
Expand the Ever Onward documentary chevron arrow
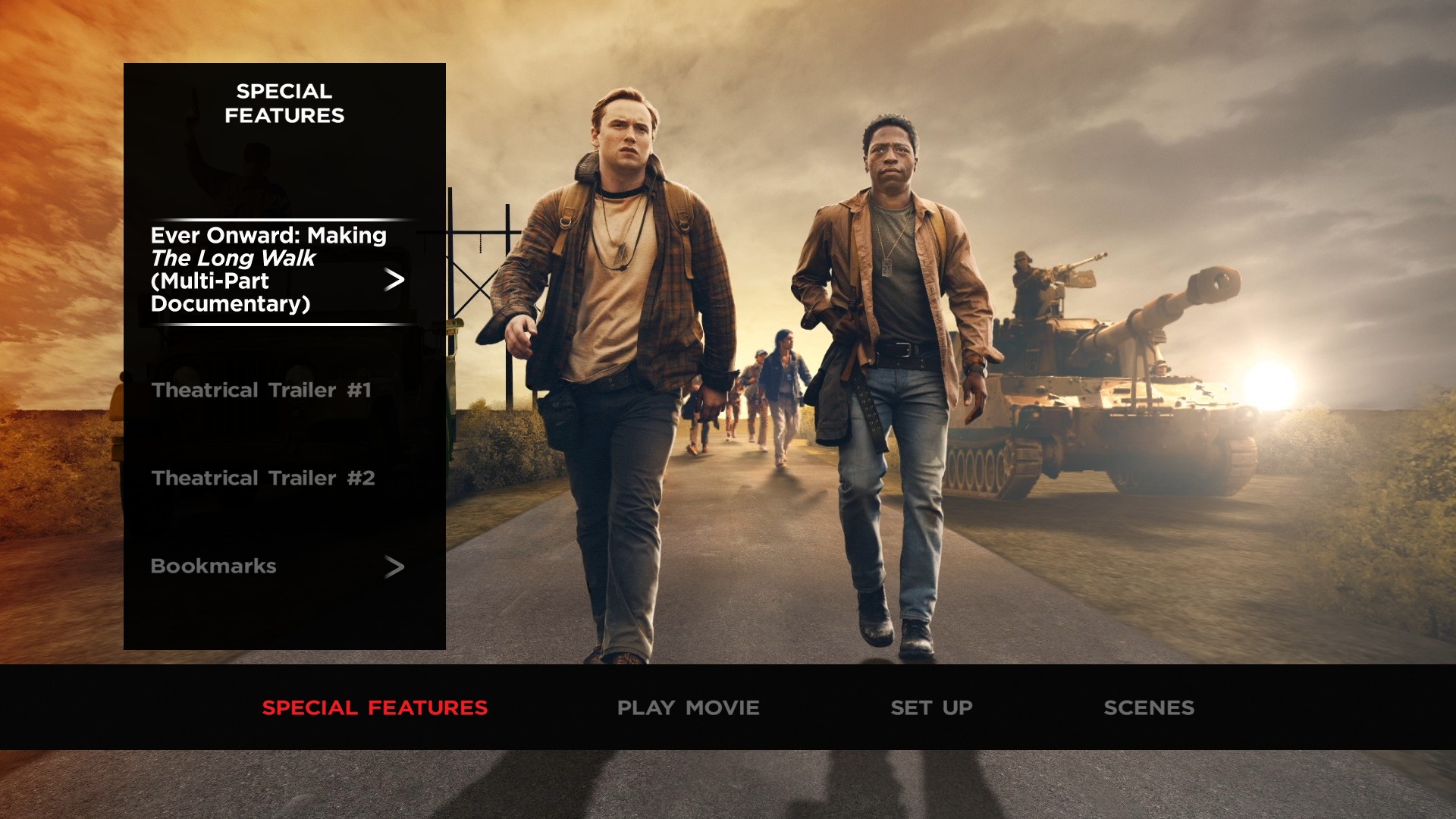(x=396, y=281)
